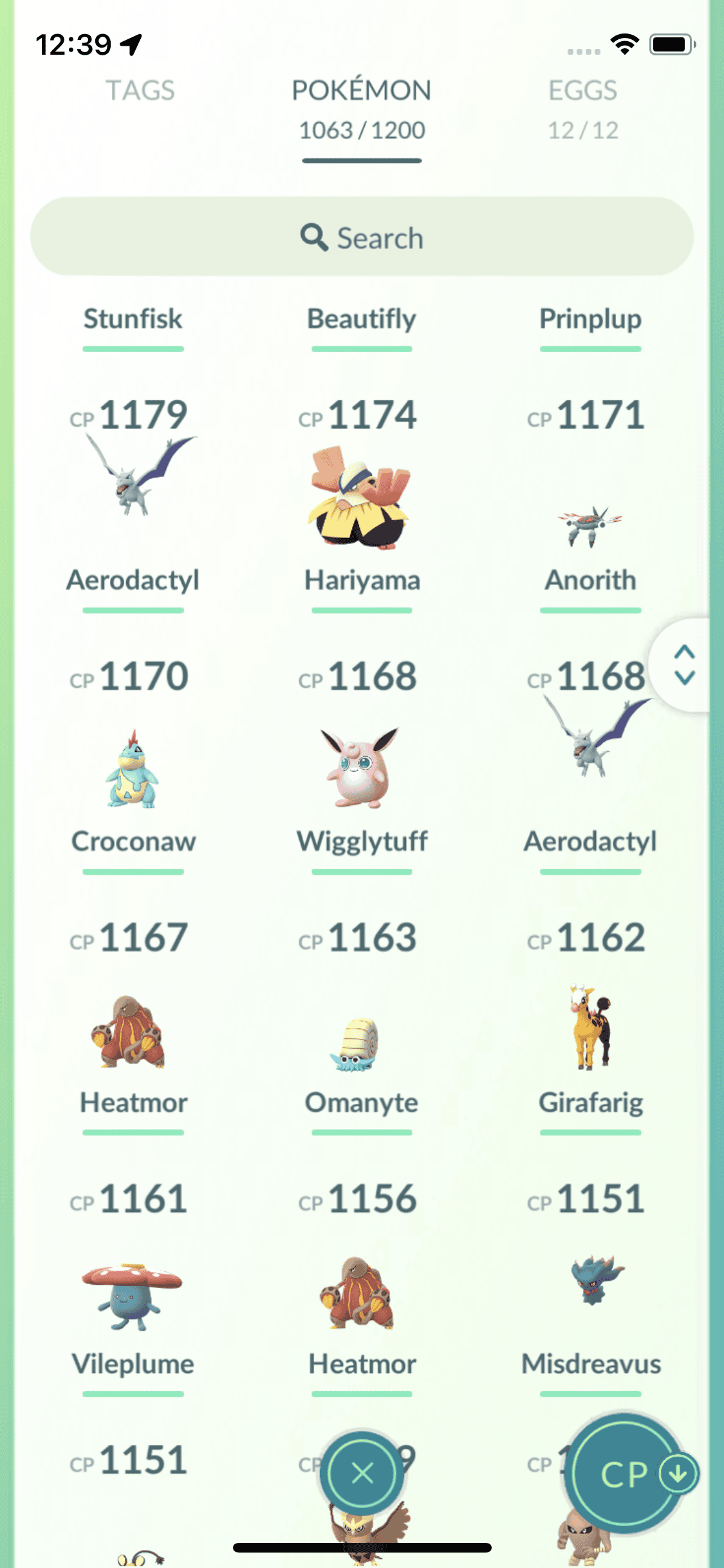Select the CP 1167 Heatmor

tap(132, 1031)
